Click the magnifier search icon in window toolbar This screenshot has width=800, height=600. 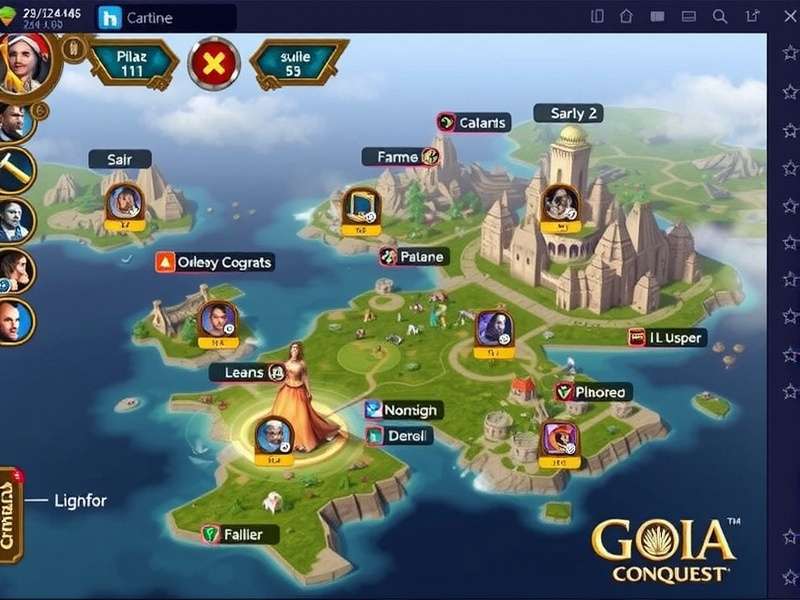coord(720,16)
